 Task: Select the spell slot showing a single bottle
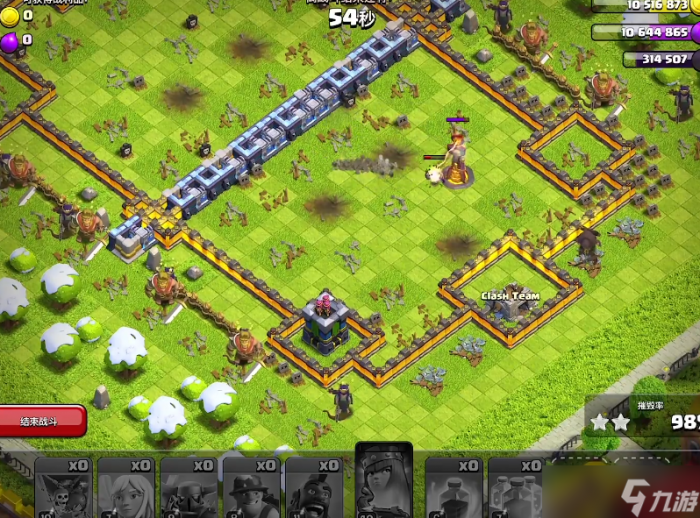click(455, 490)
